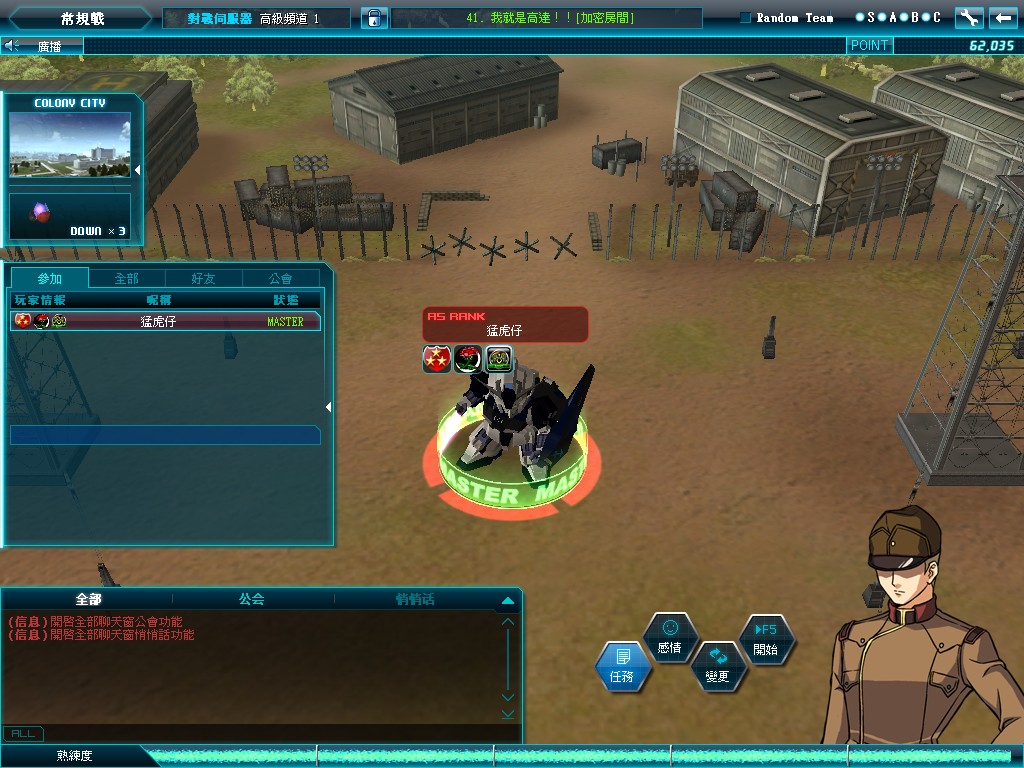Switch to the 全部 player list tab
1024x768 pixels.
(x=126, y=278)
